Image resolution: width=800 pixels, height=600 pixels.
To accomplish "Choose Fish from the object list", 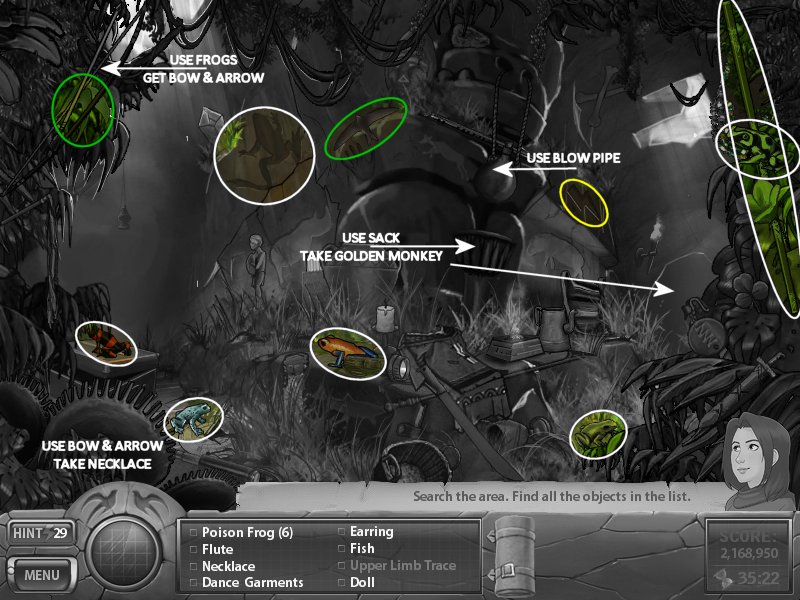I will point(362,549).
